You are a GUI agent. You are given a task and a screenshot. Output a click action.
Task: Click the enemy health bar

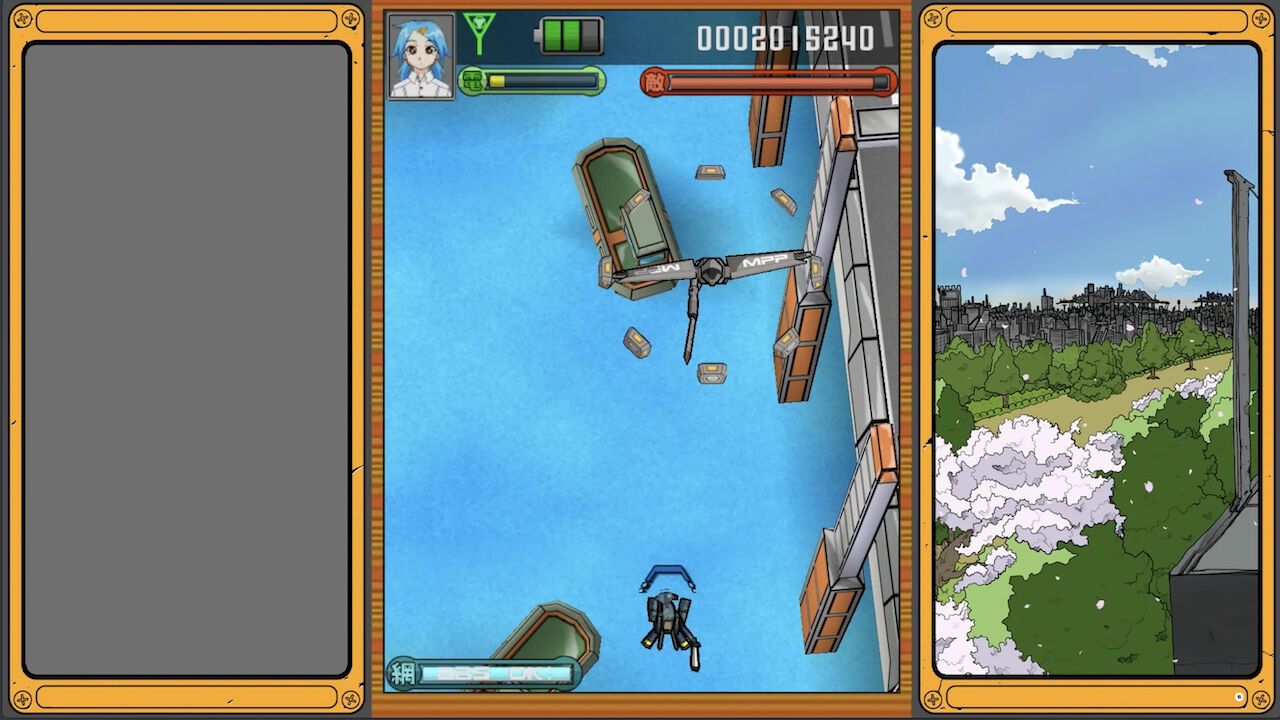(780, 80)
